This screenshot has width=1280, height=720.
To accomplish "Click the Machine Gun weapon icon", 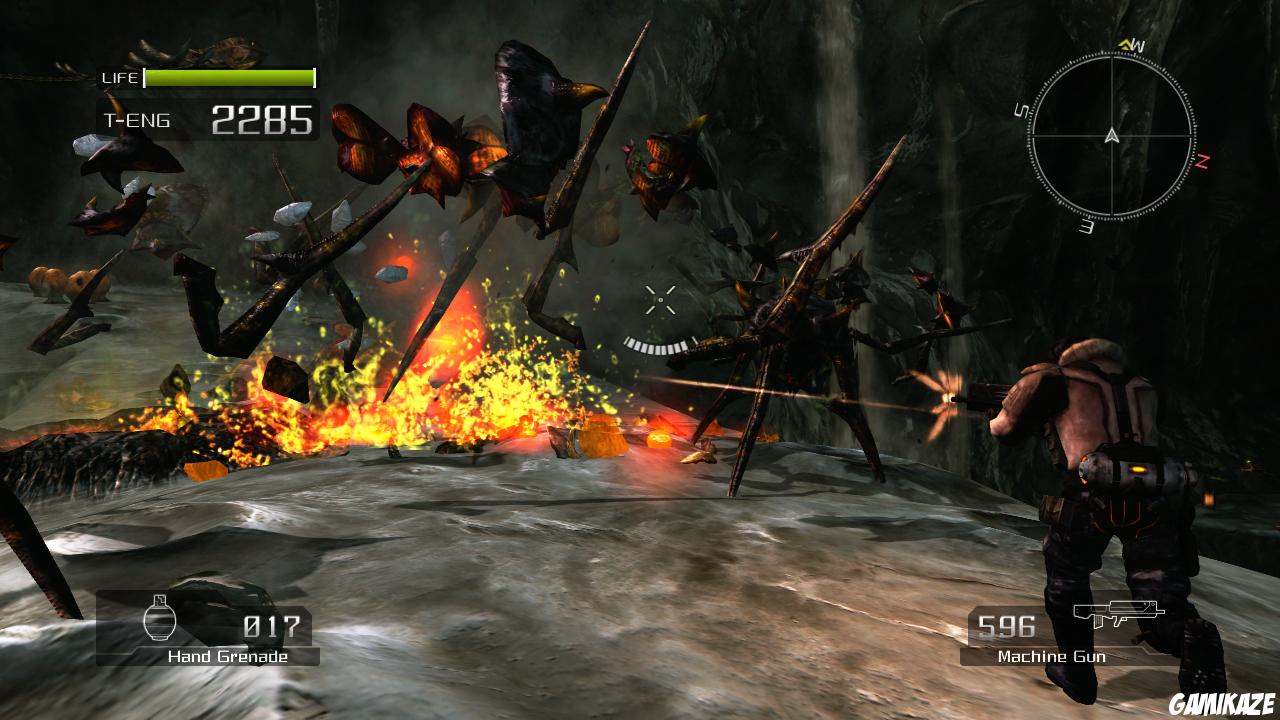I will [1120, 612].
